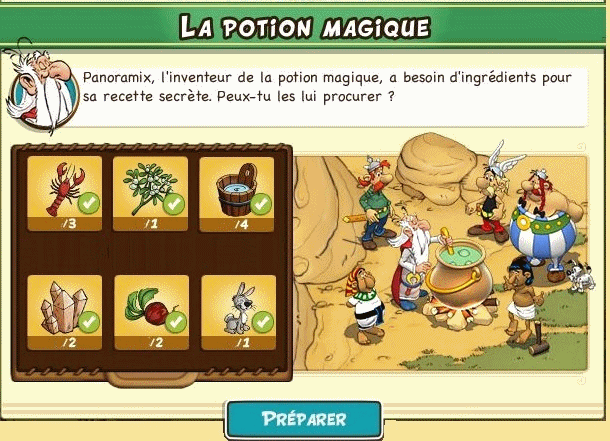This screenshot has height=441, width=610.
Task: Click the Préparer button
Action: click(304, 419)
